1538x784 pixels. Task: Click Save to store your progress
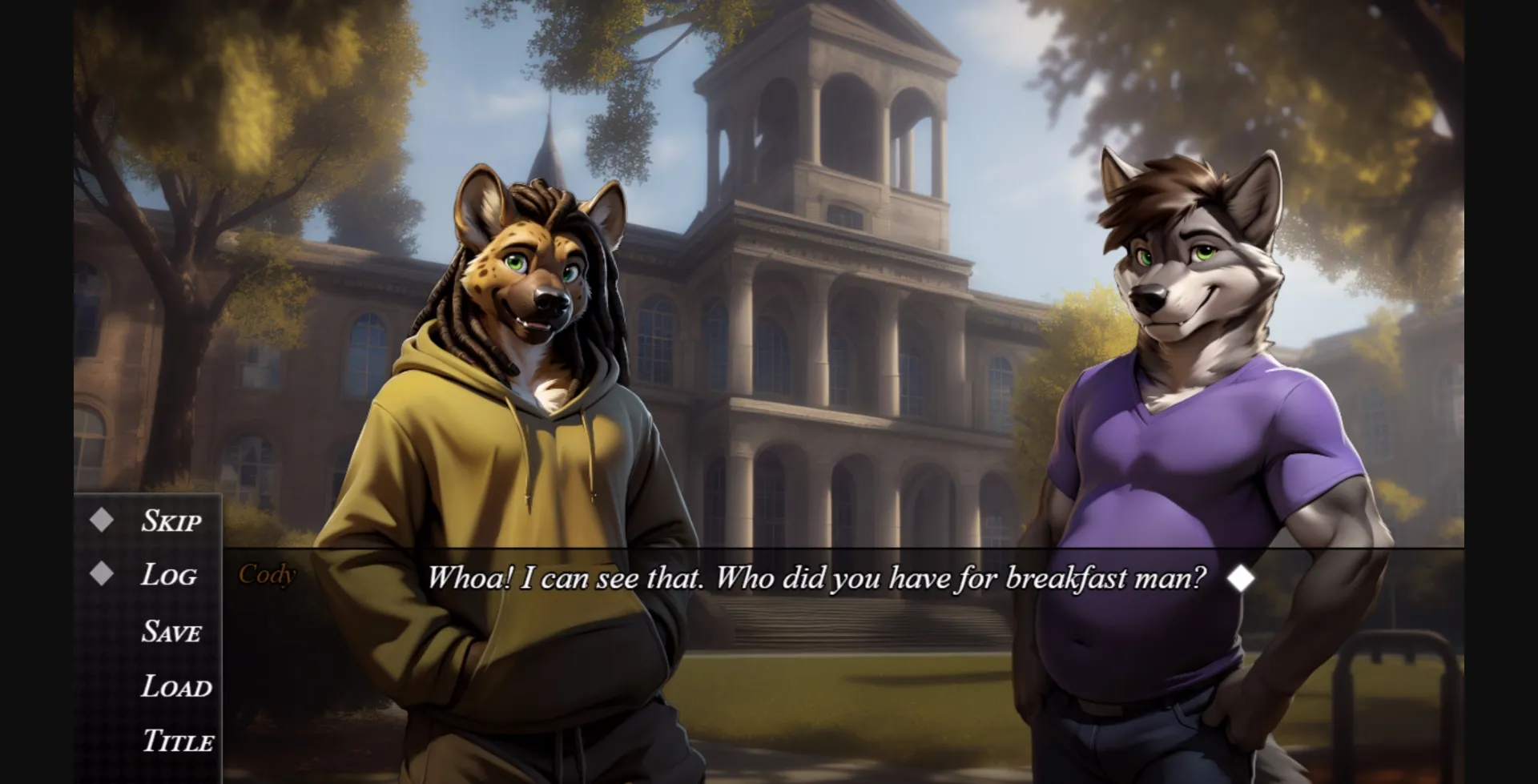point(171,633)
